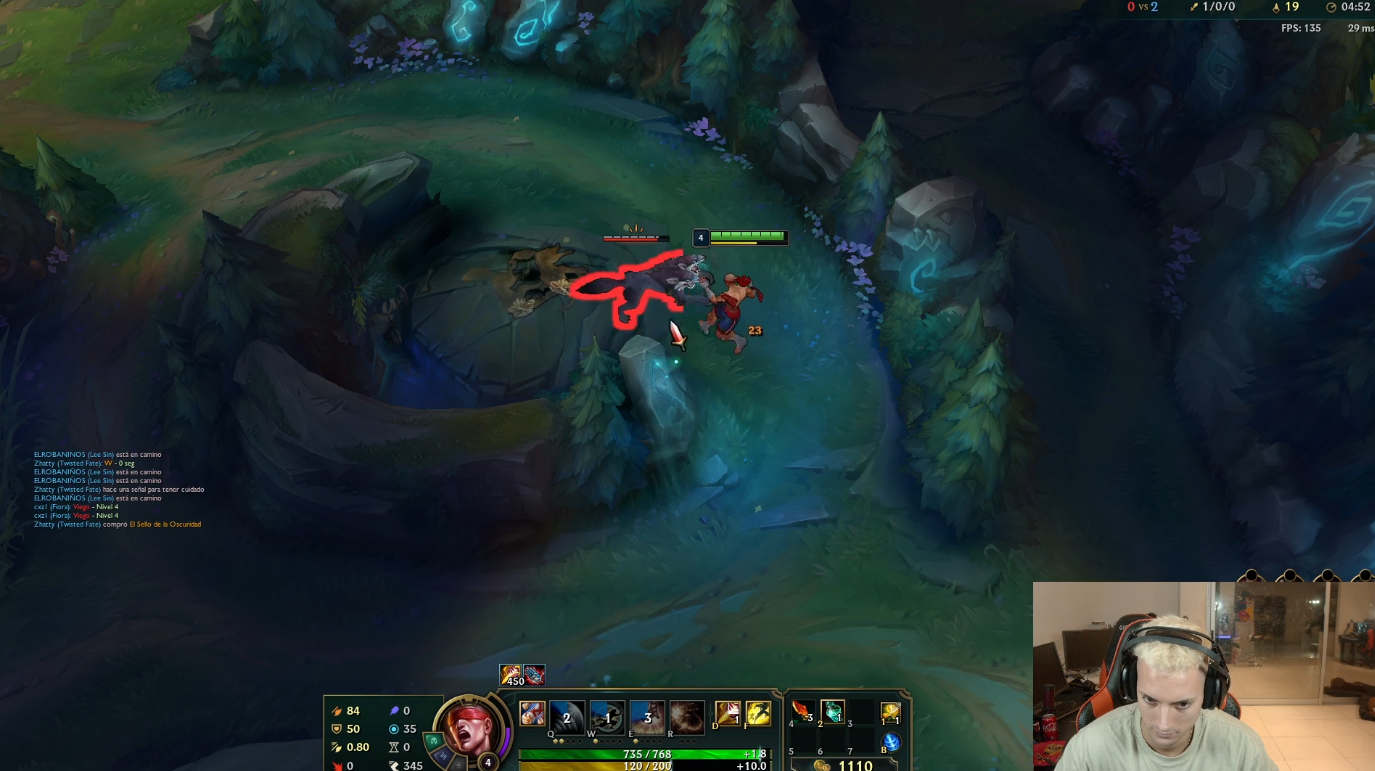Click the green mastery icon beside the portrait
1375x771 pixels.
[x=433, y=741]
